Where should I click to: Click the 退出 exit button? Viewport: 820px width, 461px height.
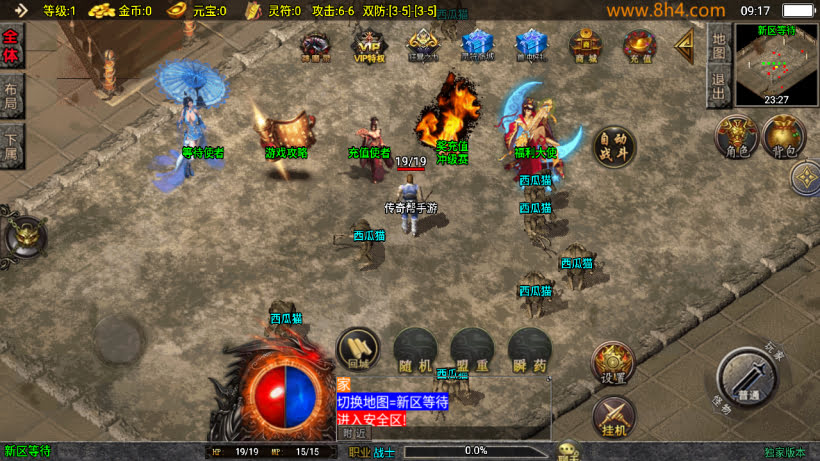point(718,85)
